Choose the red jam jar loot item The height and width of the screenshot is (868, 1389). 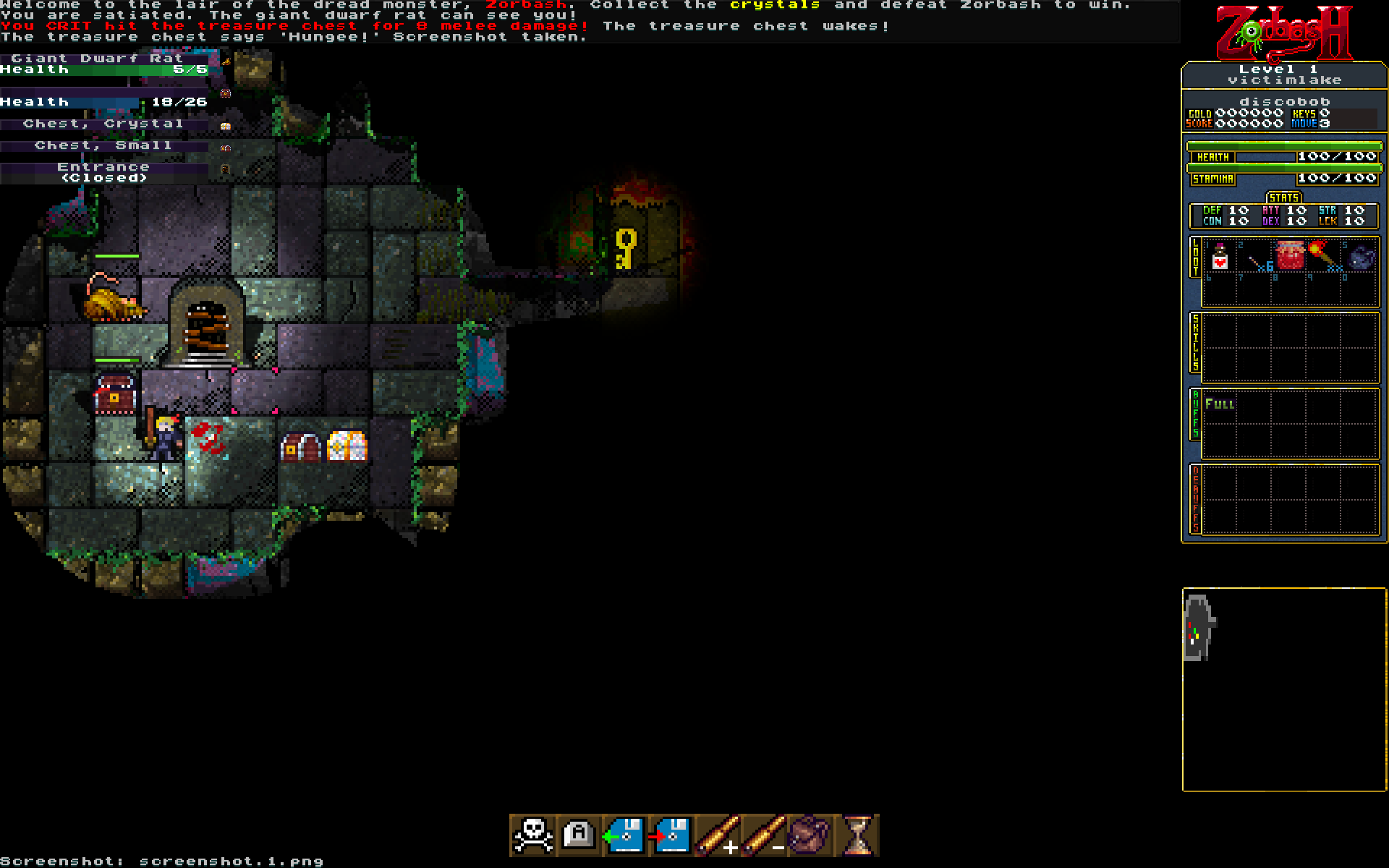tap(1290, 257)
